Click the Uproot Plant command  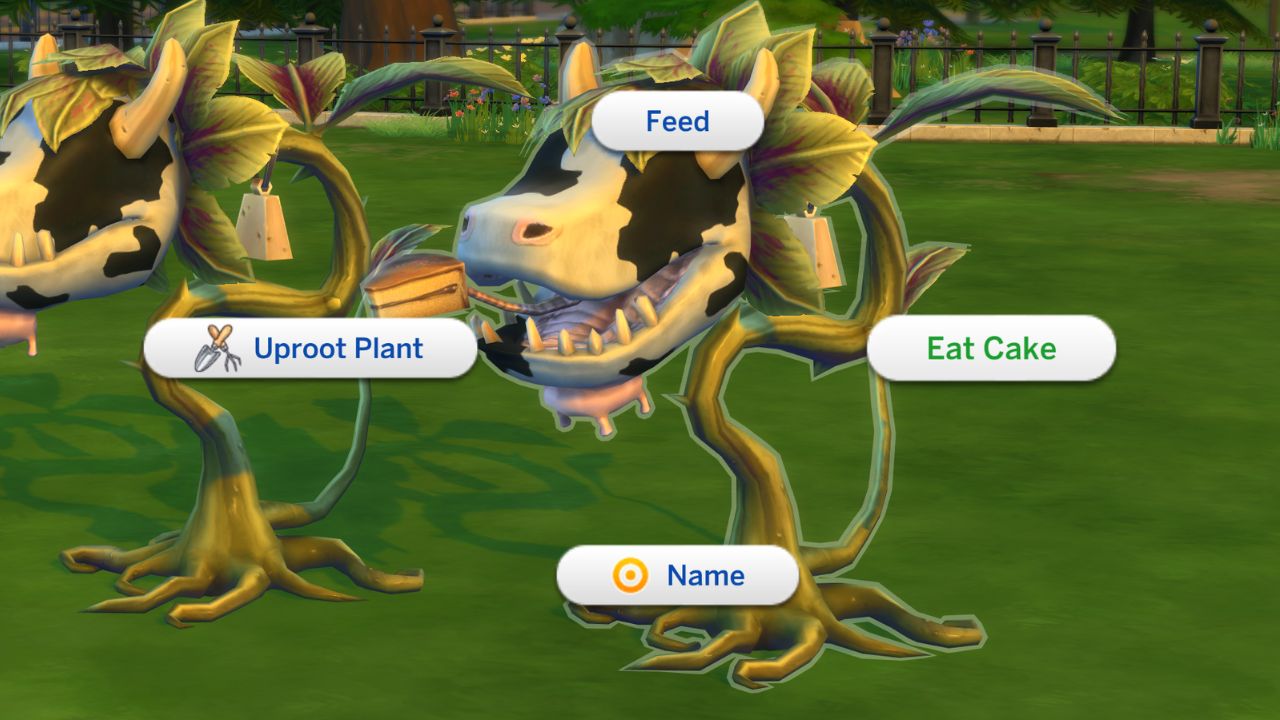340,348
